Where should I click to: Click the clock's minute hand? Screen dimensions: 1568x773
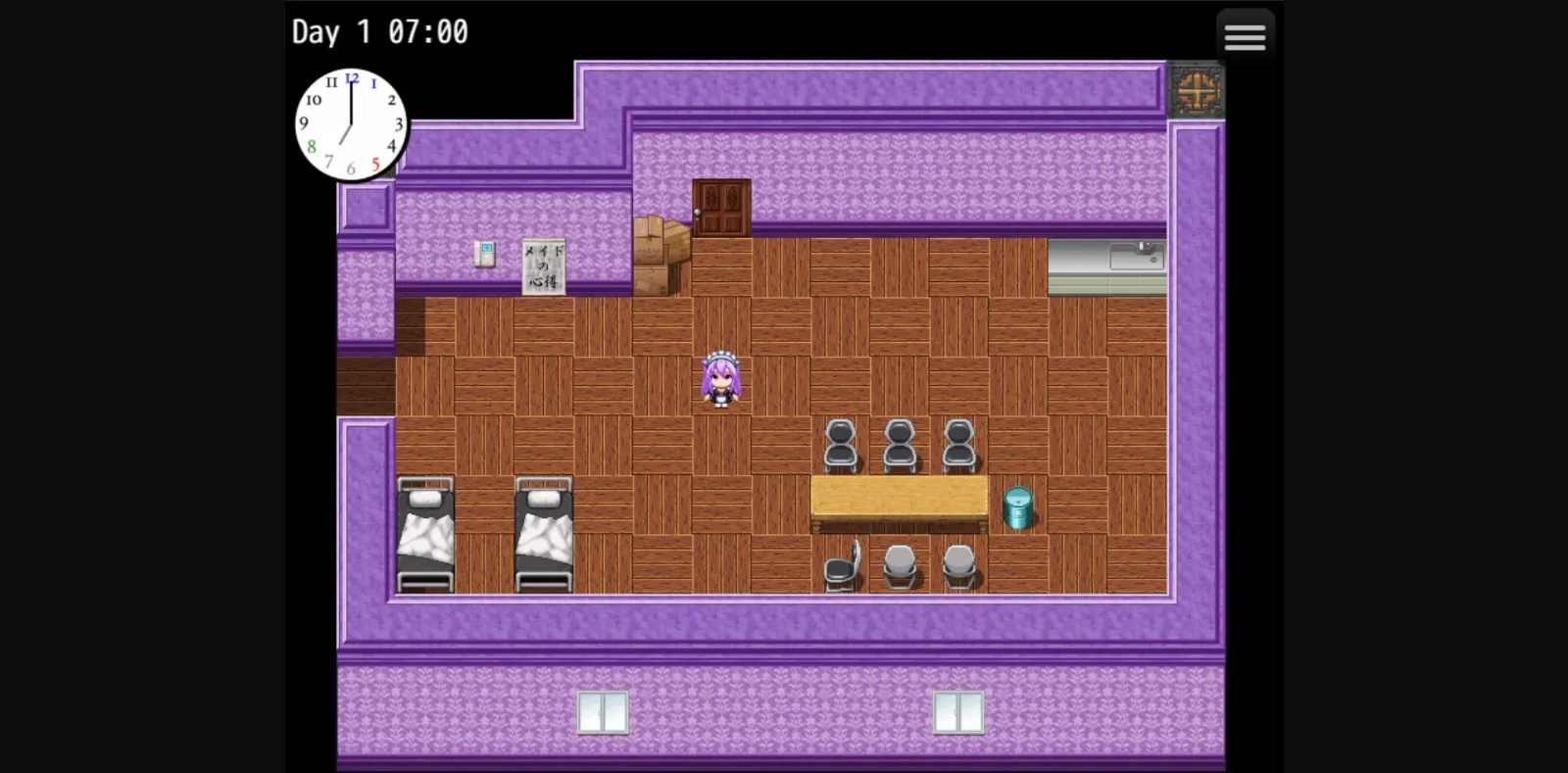click(349, 103)
